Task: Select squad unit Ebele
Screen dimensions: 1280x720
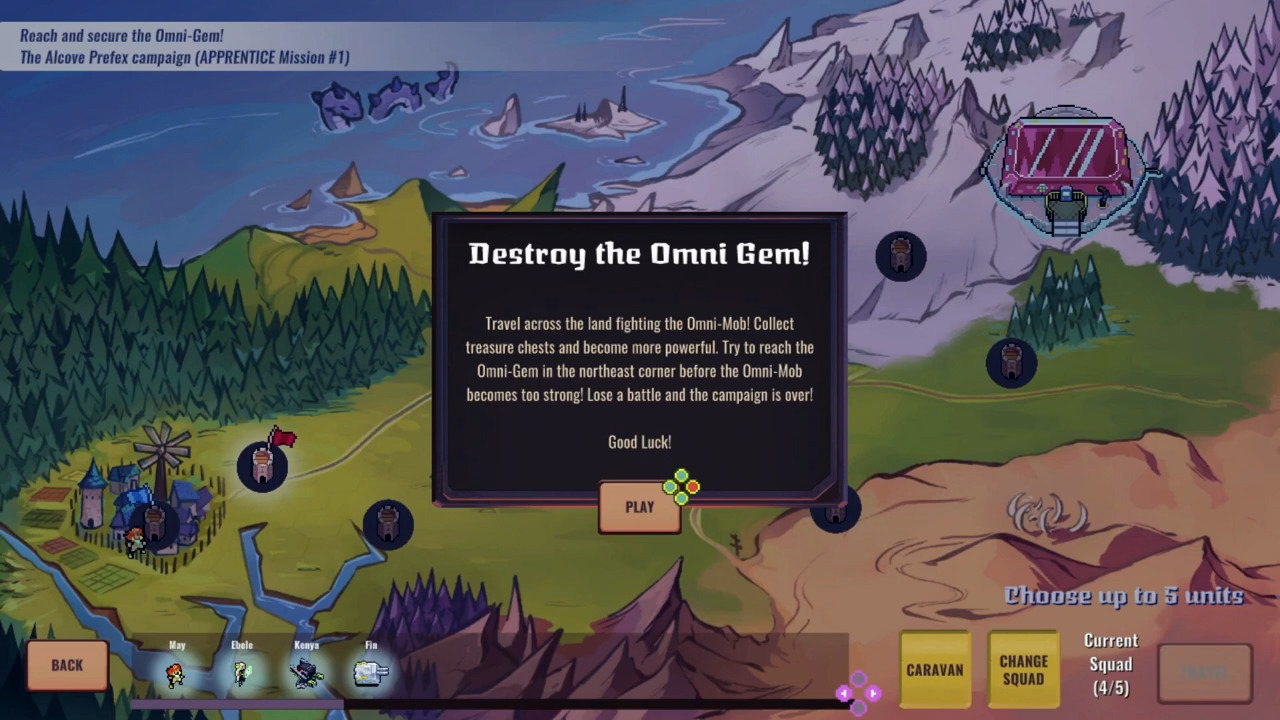Action: point(241,673)
